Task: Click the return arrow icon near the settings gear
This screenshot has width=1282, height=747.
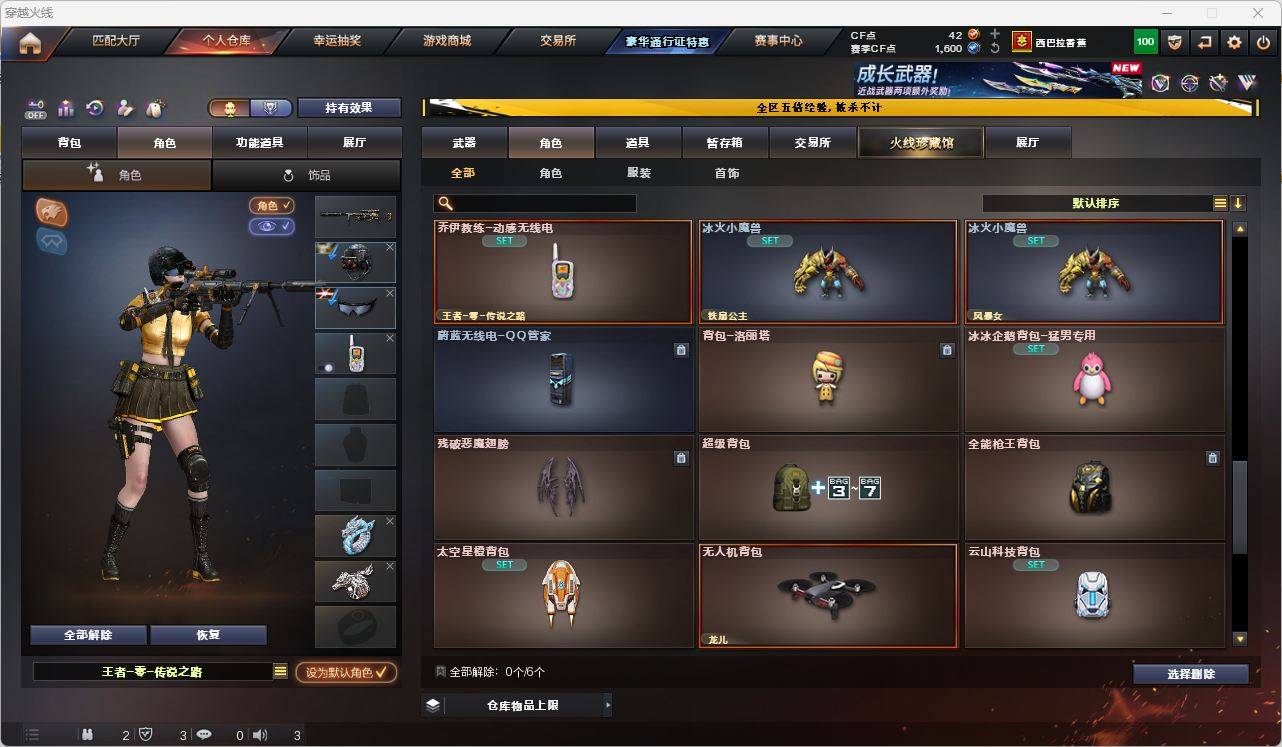Action: pos(1203,41)
